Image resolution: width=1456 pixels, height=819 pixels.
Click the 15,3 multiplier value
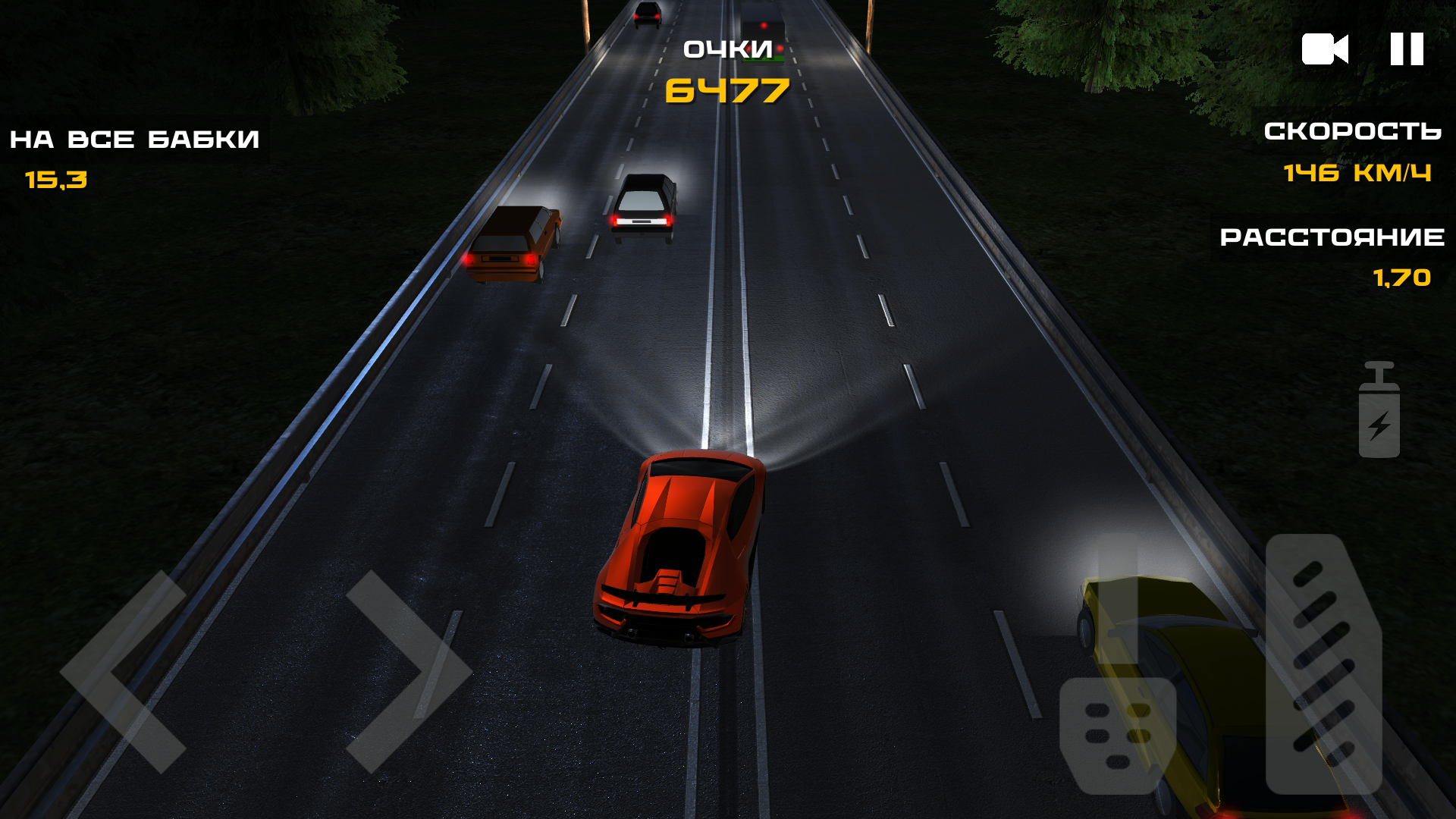pos(55,180)
